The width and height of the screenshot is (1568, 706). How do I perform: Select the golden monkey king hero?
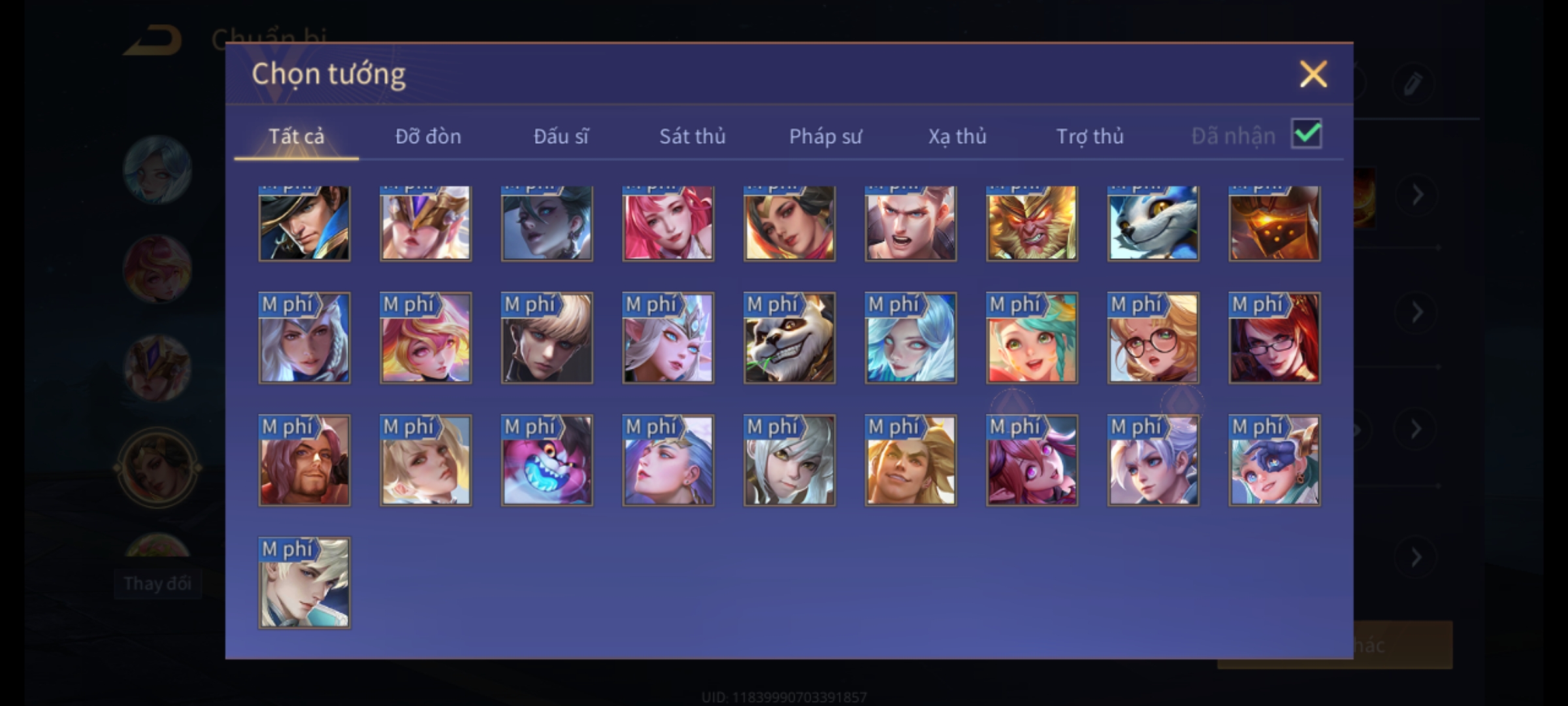[1032, 224]
